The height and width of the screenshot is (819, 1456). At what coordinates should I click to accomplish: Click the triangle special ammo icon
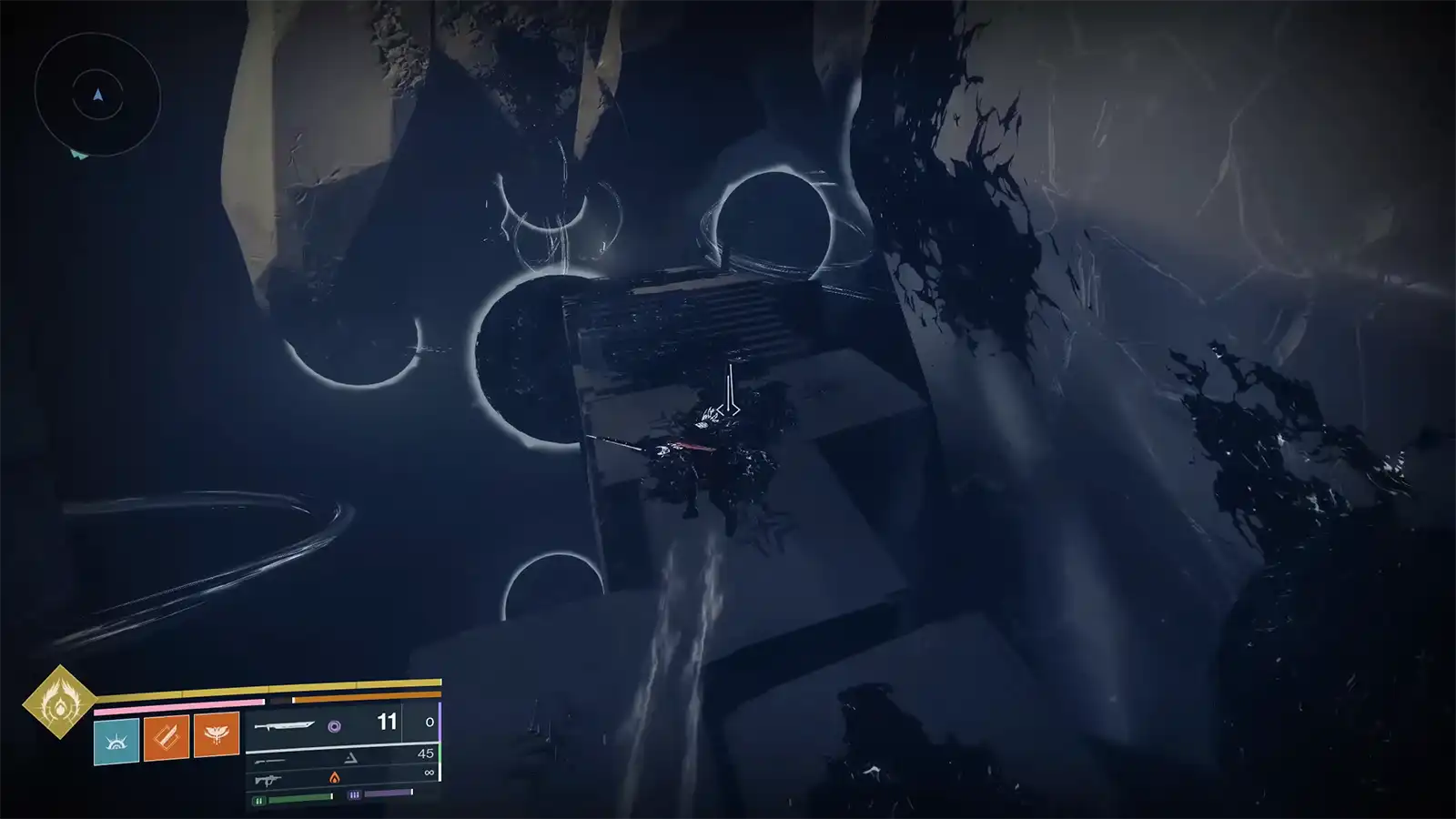click(x=350, y=758)
